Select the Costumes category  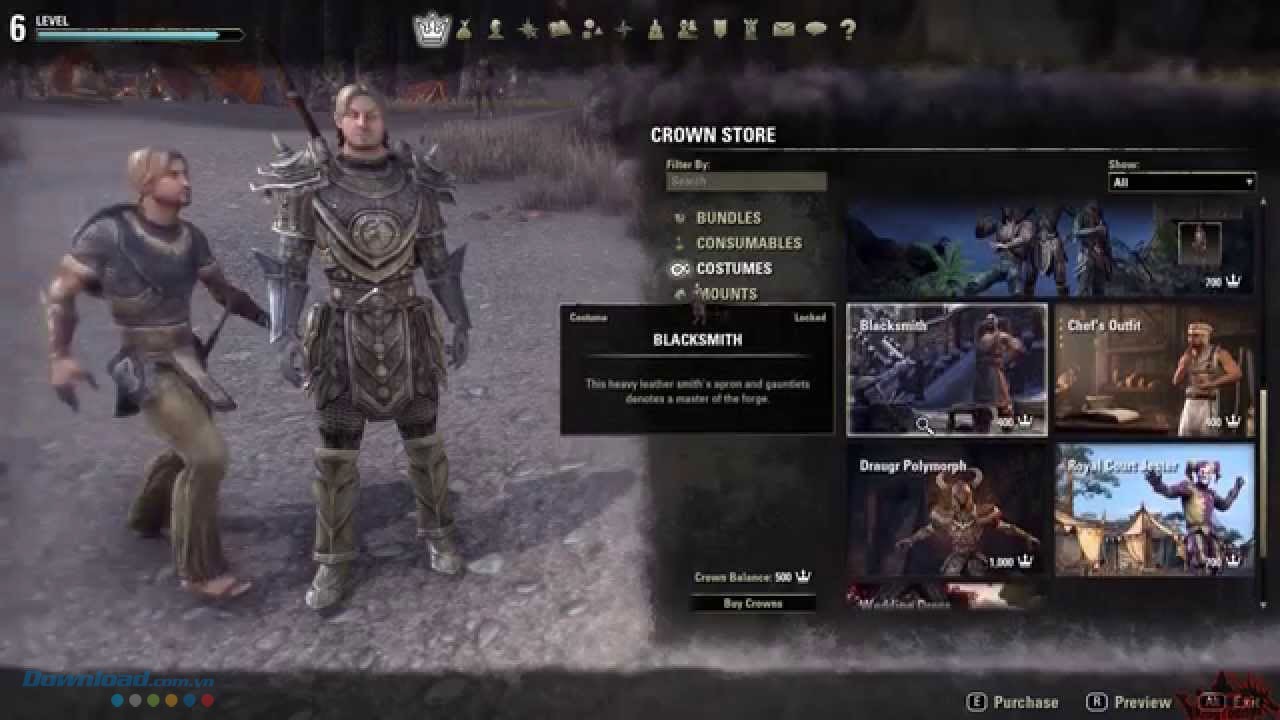pos(733,269)
